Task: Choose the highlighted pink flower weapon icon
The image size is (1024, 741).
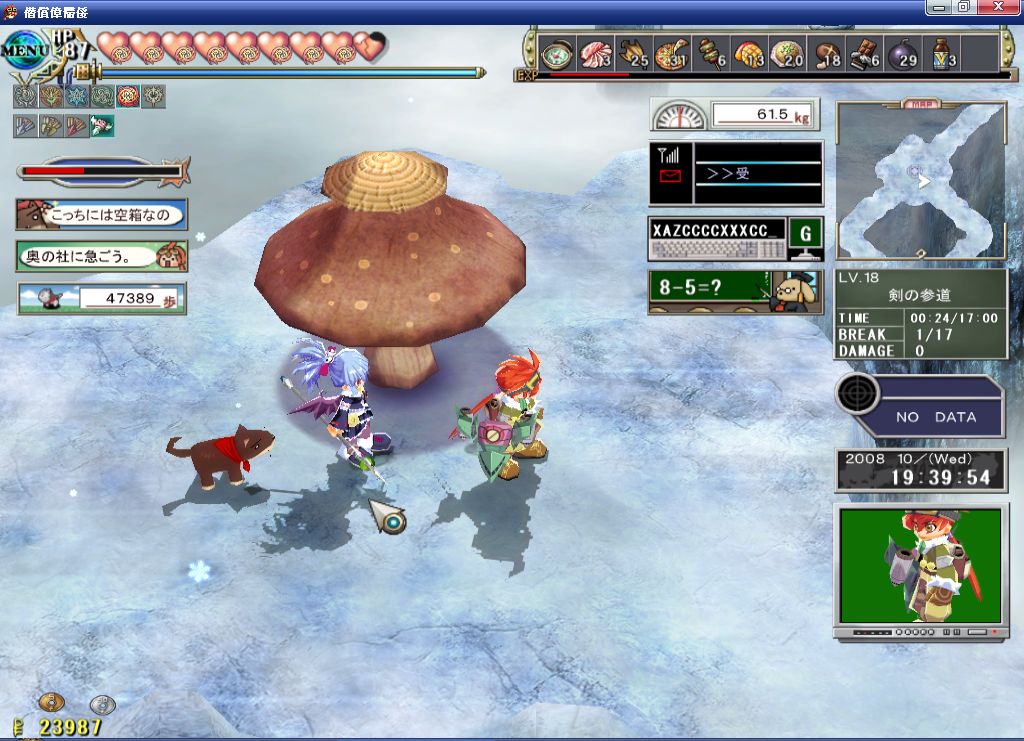Action: click(102, 126)
